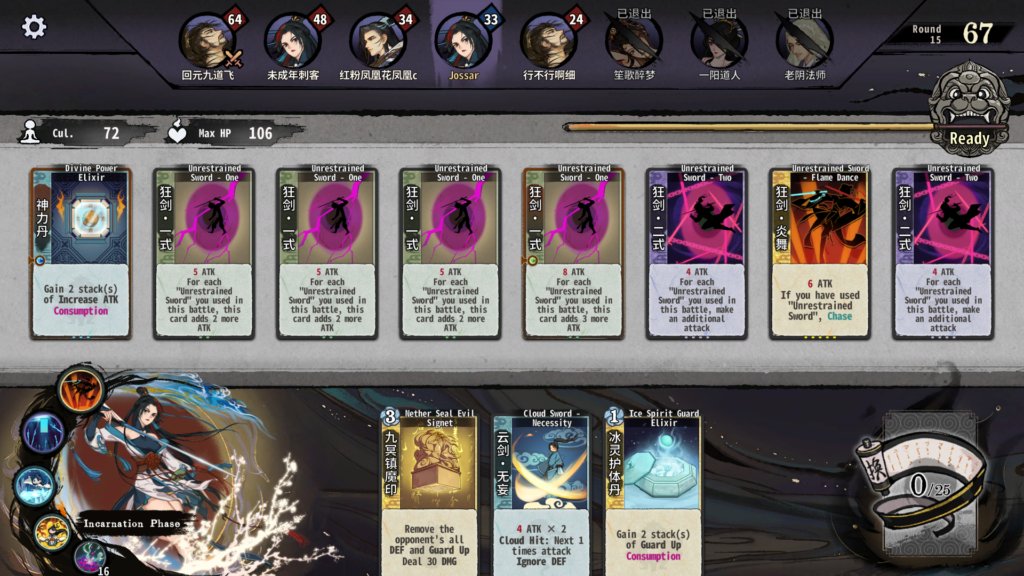View the player portrait showing 34 HP
1024x576 pixels.
[x=378, y=41]
